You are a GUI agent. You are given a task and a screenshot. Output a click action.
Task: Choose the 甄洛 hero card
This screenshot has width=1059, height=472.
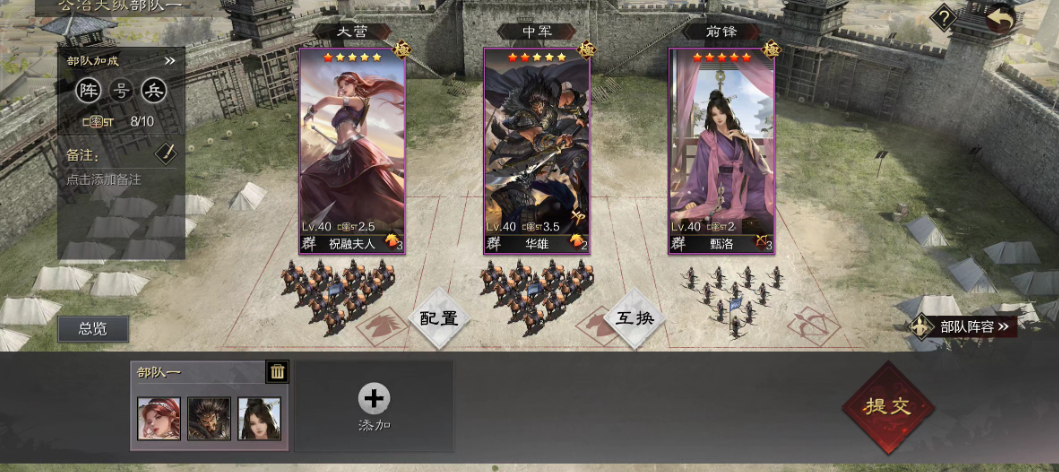(x=722, y=152)
